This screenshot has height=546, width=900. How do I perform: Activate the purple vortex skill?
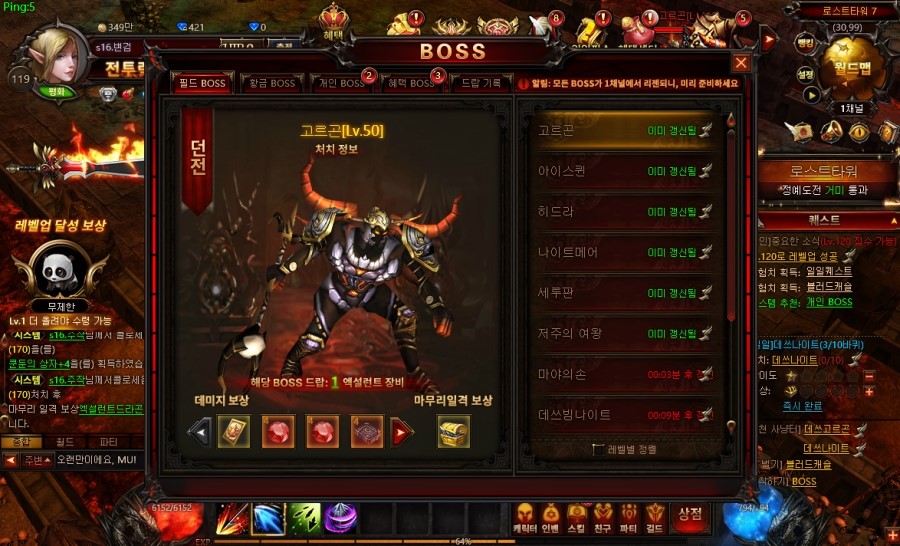point(341,519)
